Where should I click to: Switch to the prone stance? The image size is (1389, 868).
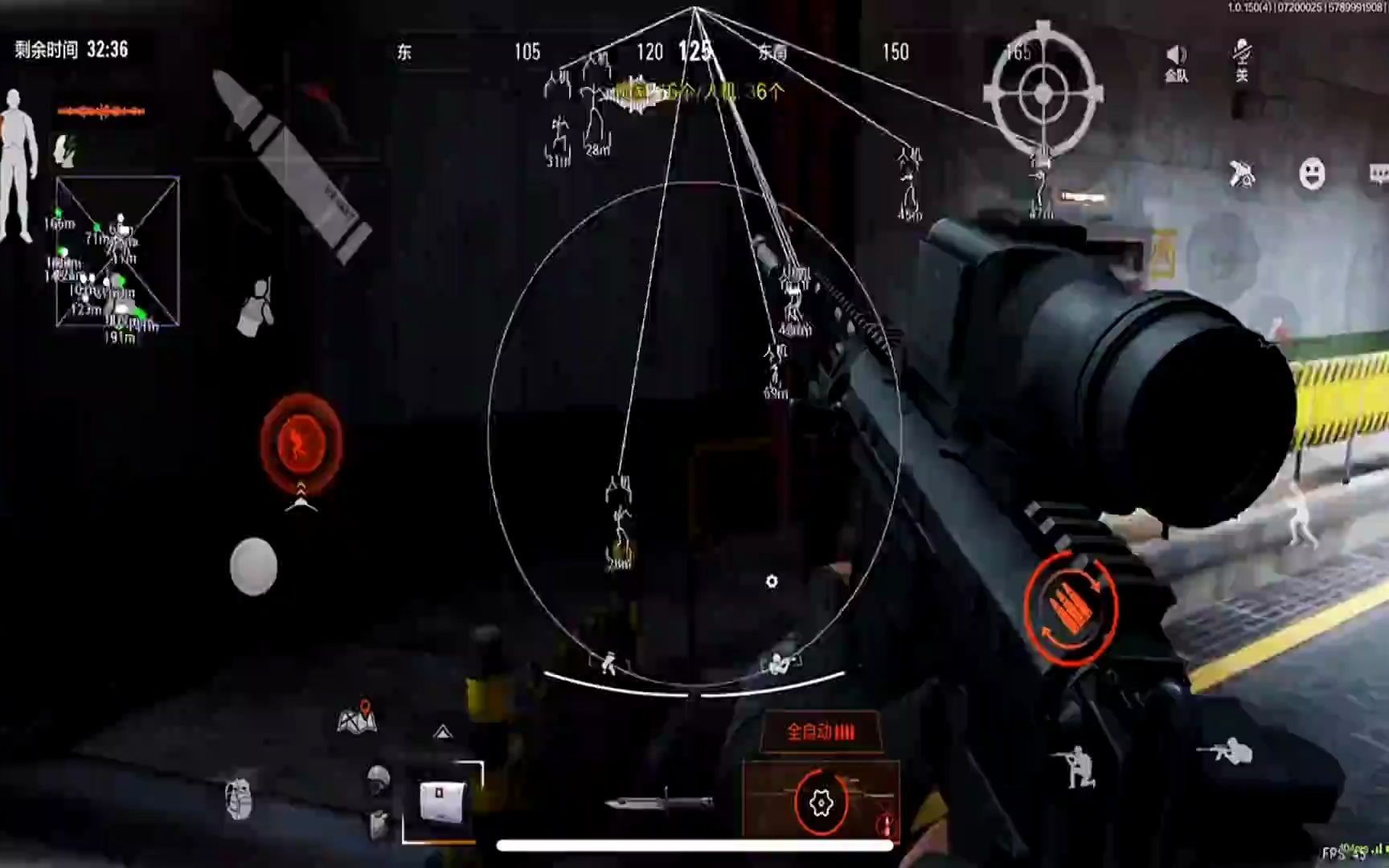[x=1225, y=751]
